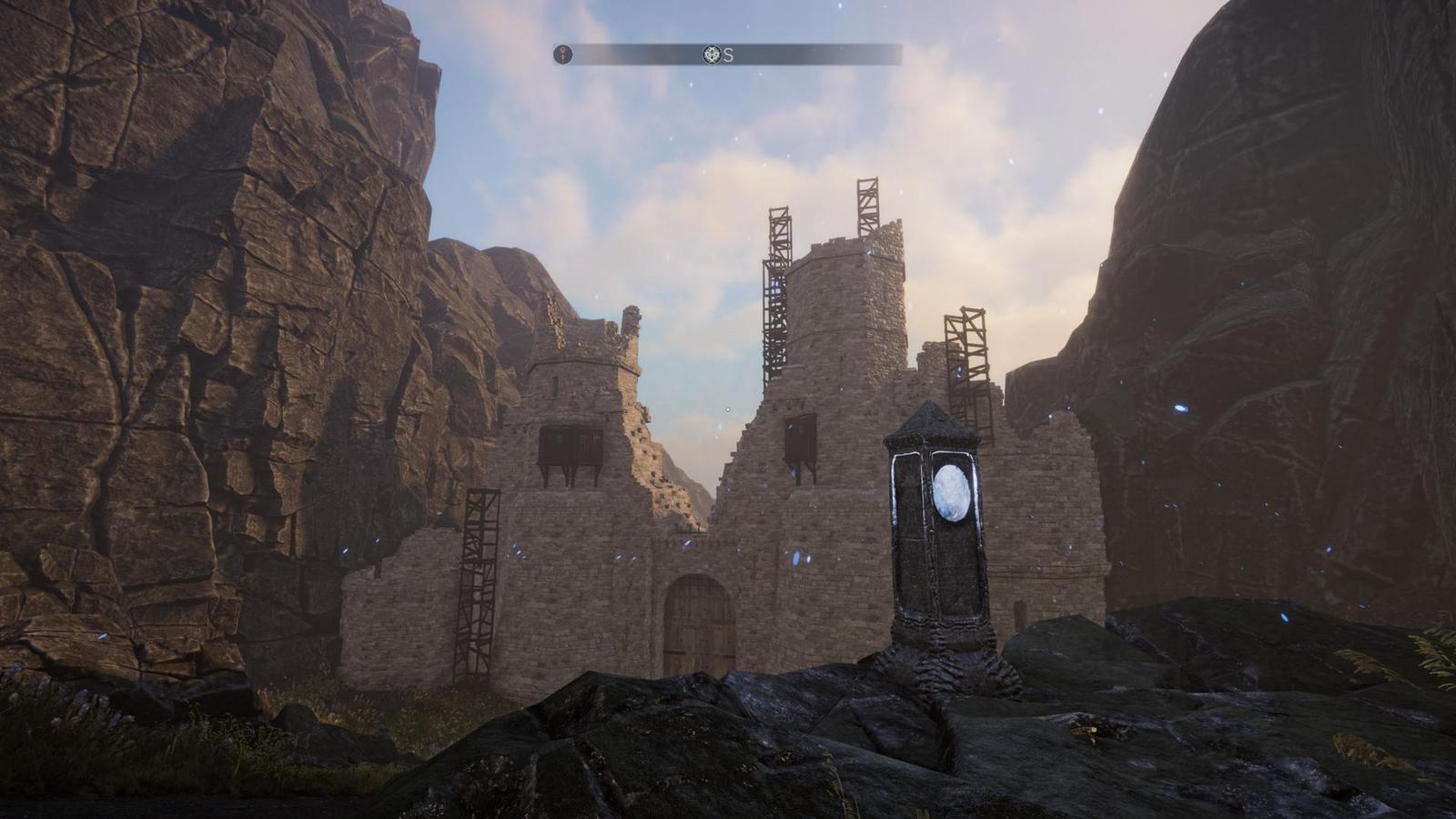Select the round marker at the compass's left end
Image resolution: width=1456 pixels, height=819 pixels.
pos(564,55)
